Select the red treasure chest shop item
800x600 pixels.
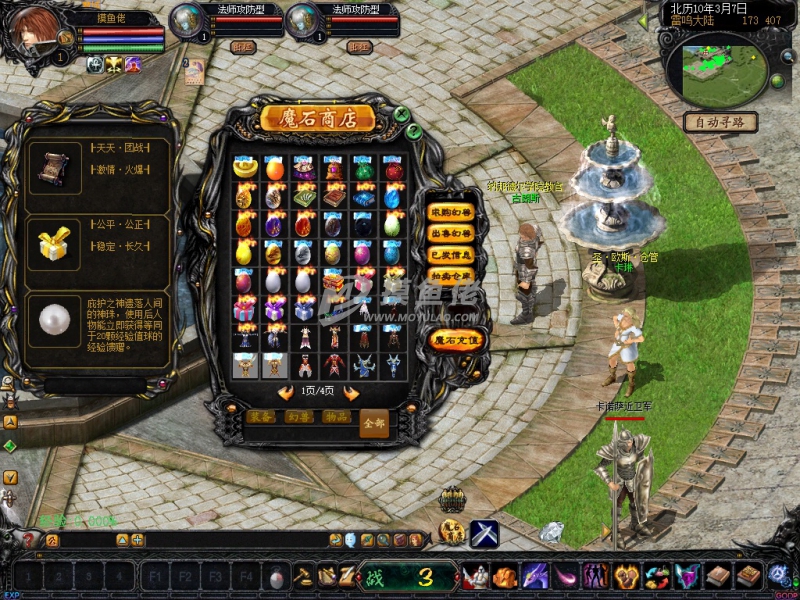point(334,282)
